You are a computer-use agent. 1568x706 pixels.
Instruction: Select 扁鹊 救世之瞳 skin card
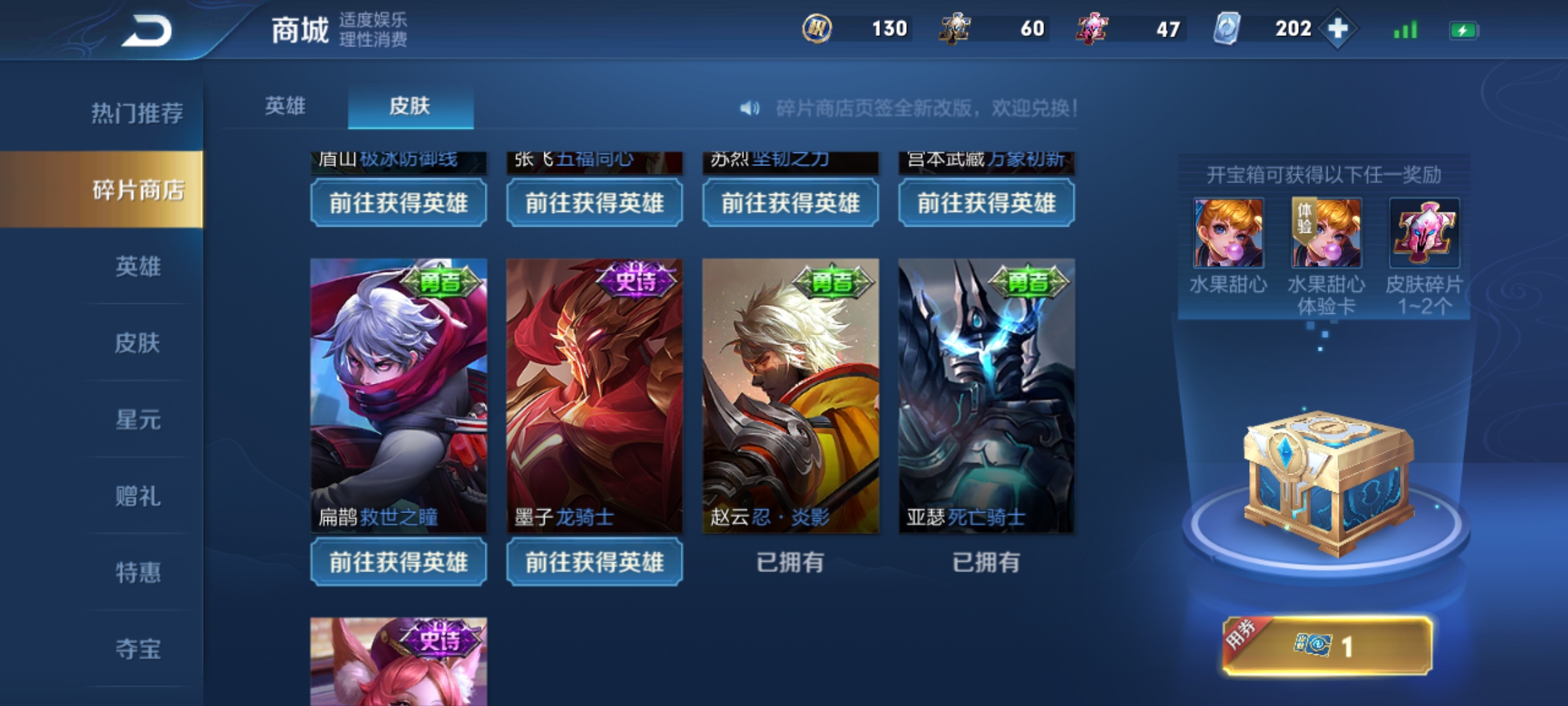point(399,395)
